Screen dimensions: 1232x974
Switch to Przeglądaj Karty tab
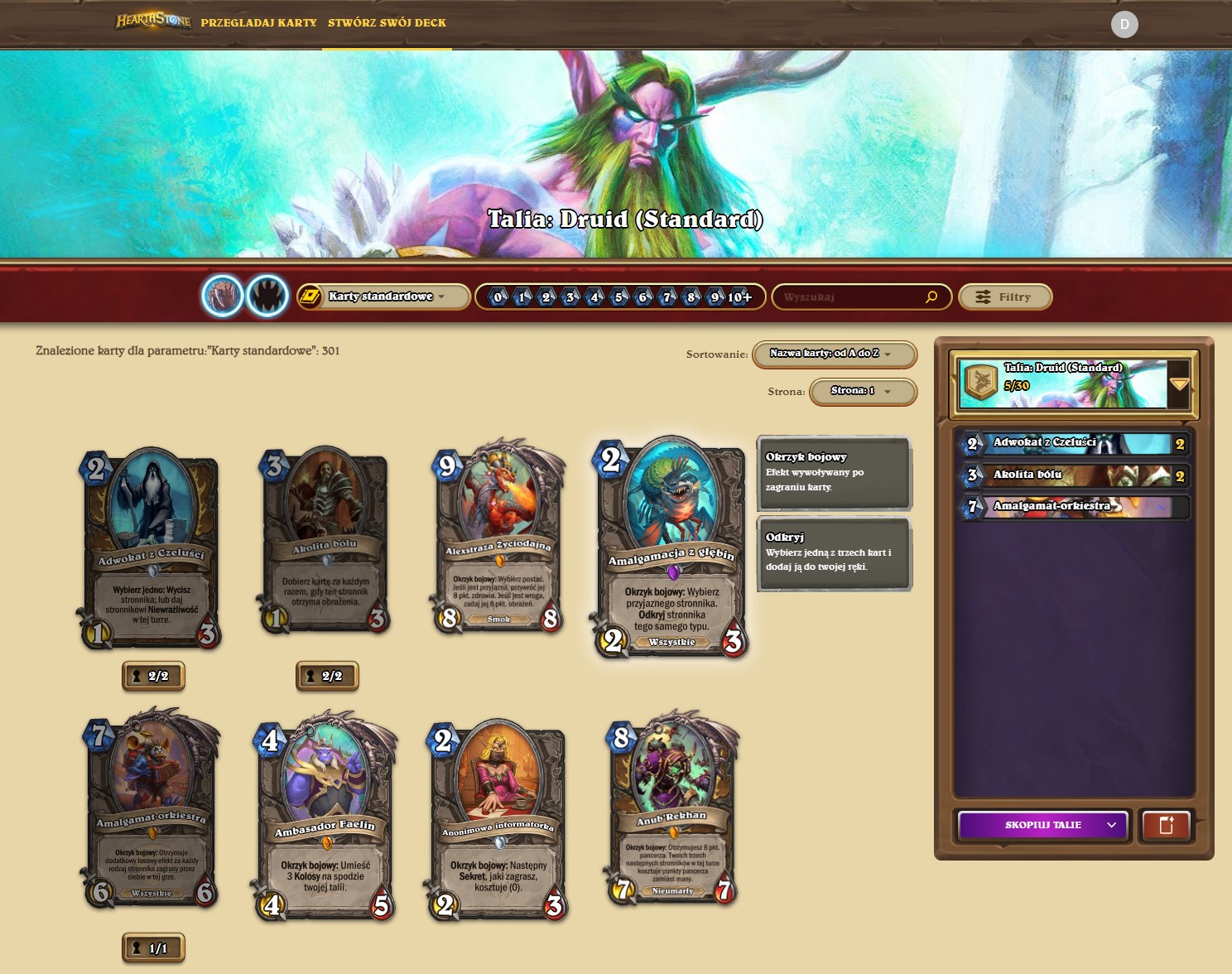259,23
